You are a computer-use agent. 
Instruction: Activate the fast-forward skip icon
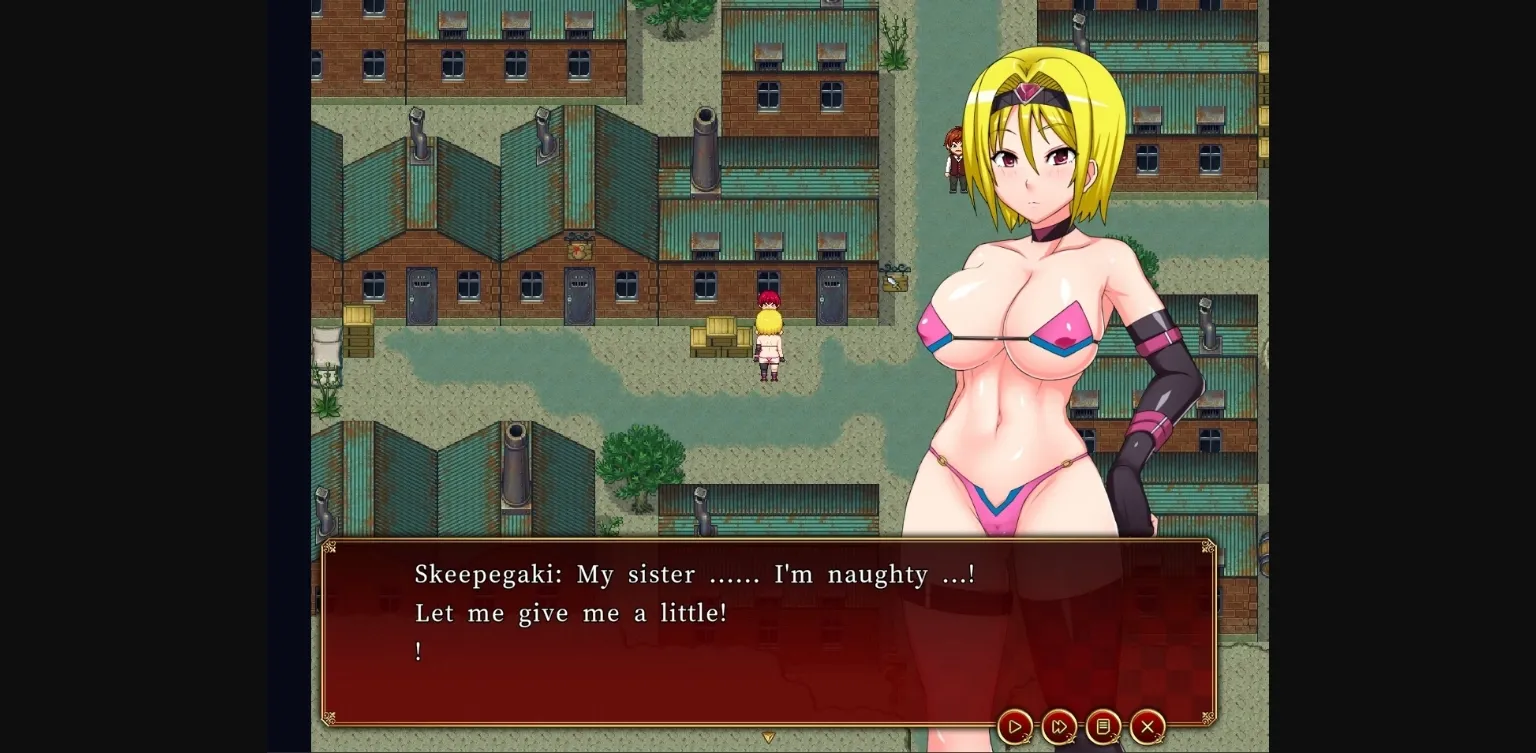point(1060,727)
